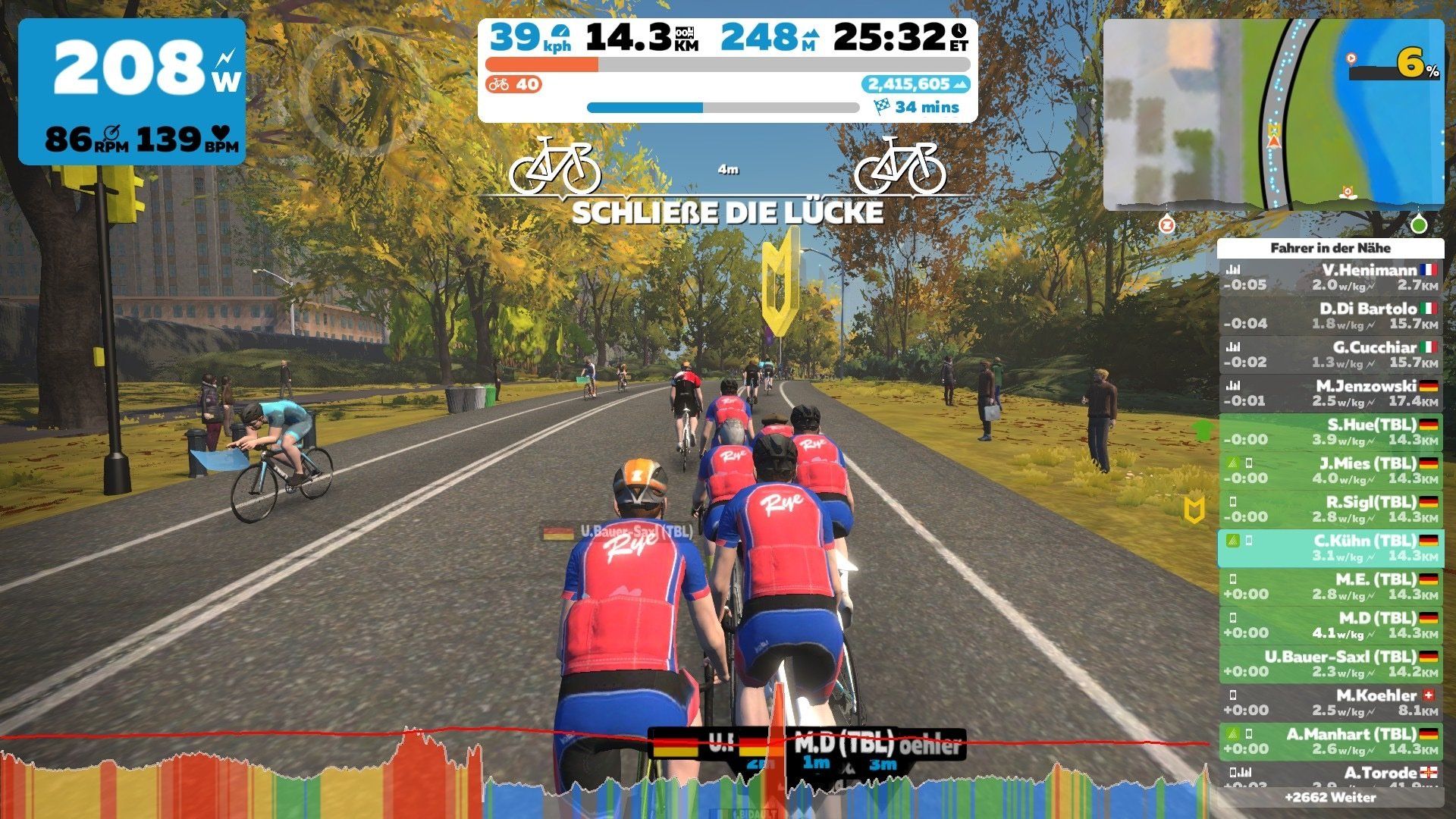Choose M.D (TBL) in the nearby riders list
This screenshot has height=819, width=1456.
(1331, 626)
